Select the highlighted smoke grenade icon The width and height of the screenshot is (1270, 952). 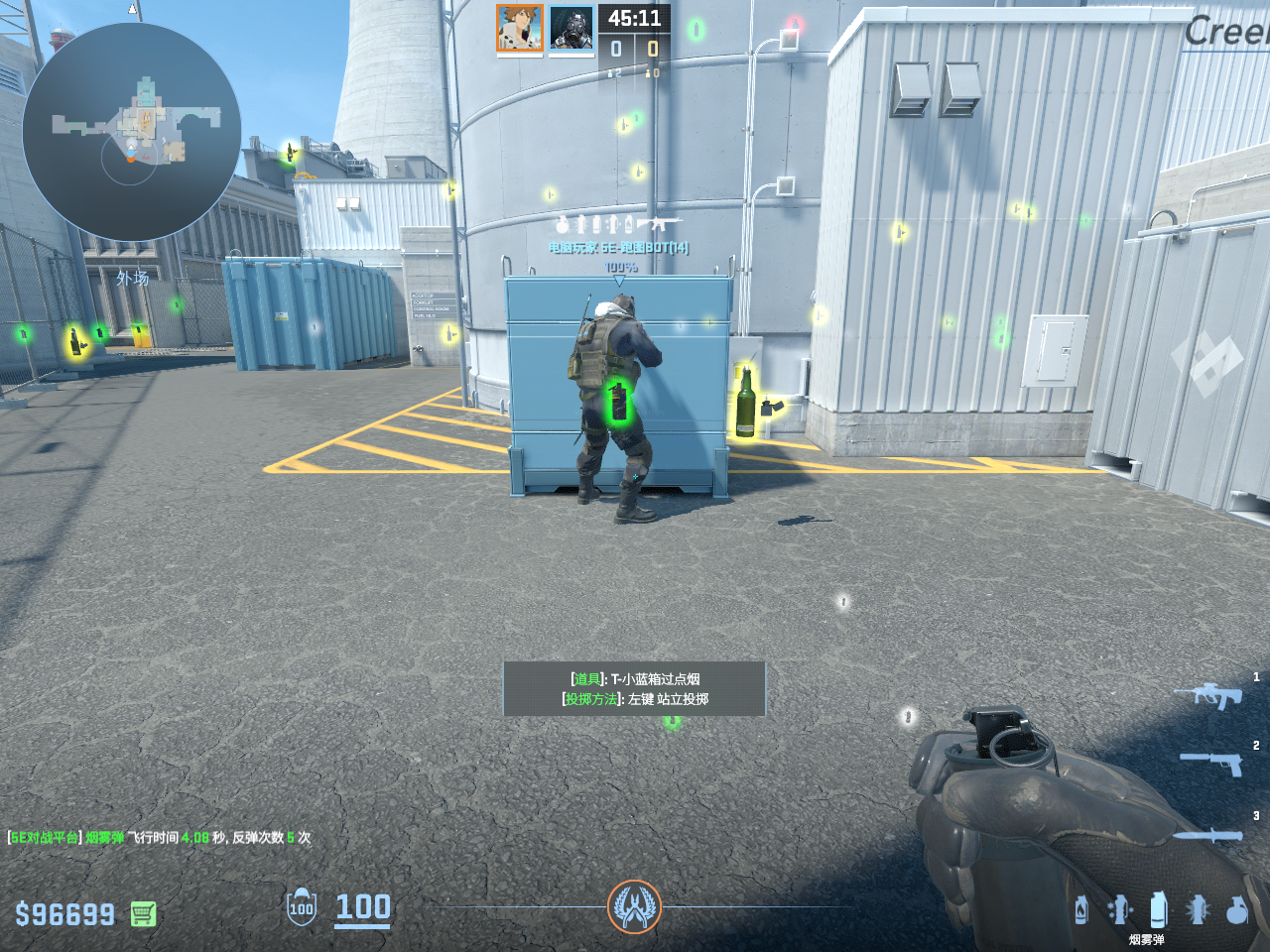click(1157, 908)
